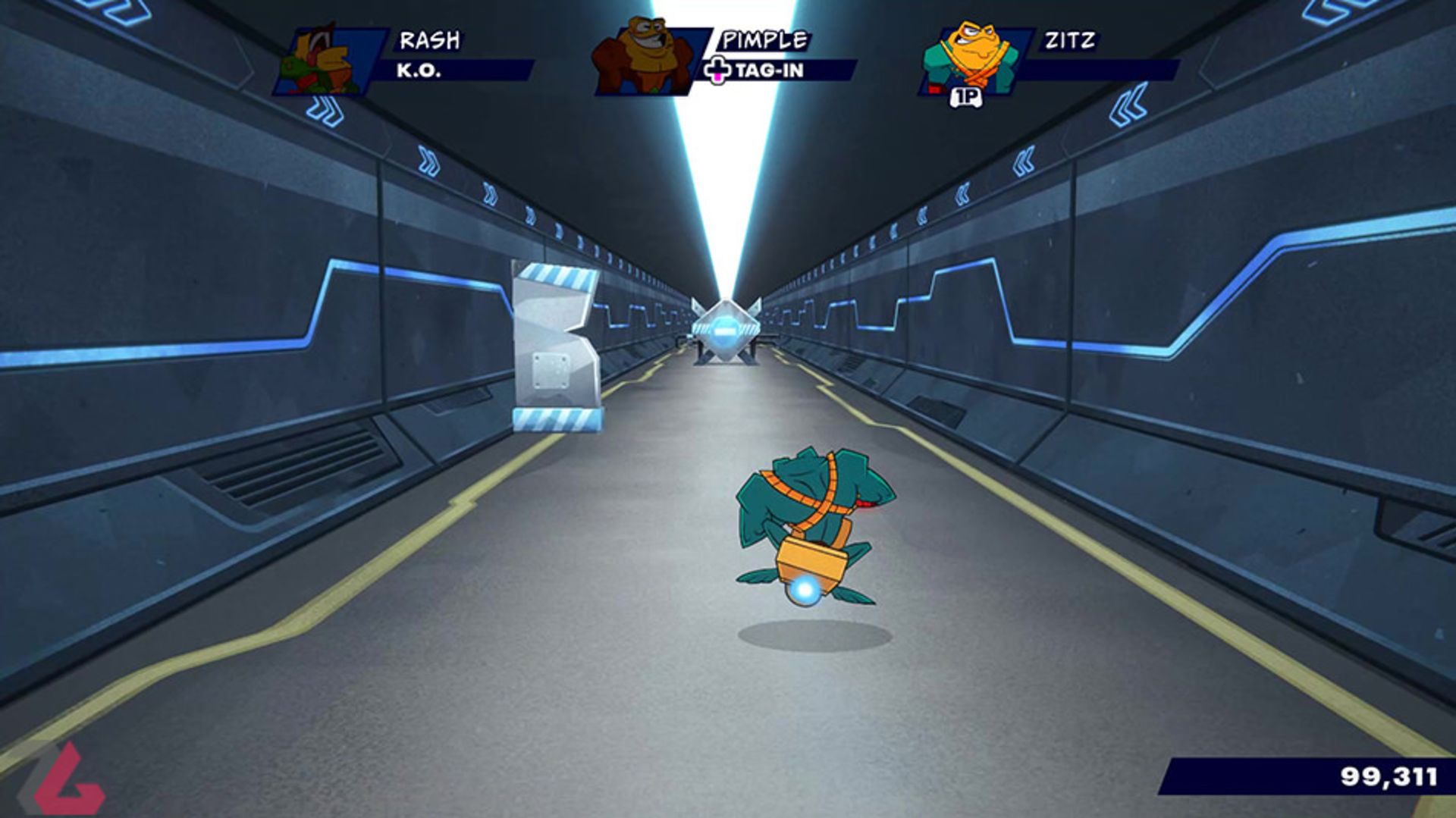Click Pimple's character portrait
Image resolution: width=1456 pixels, height=818 pixels.
(x=644, y=58)
